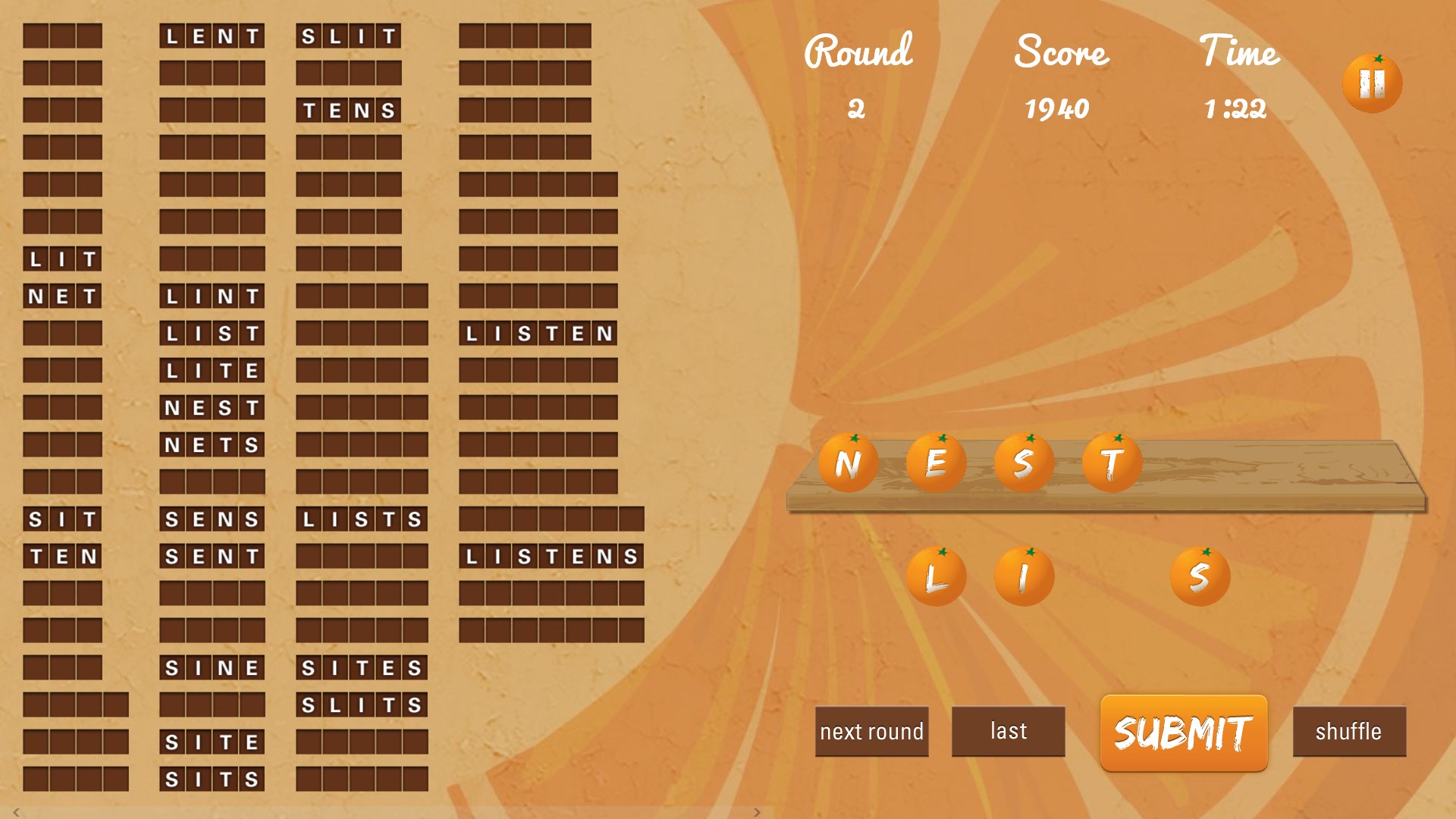Click the orange SUBMIT button

[1183, 733]
